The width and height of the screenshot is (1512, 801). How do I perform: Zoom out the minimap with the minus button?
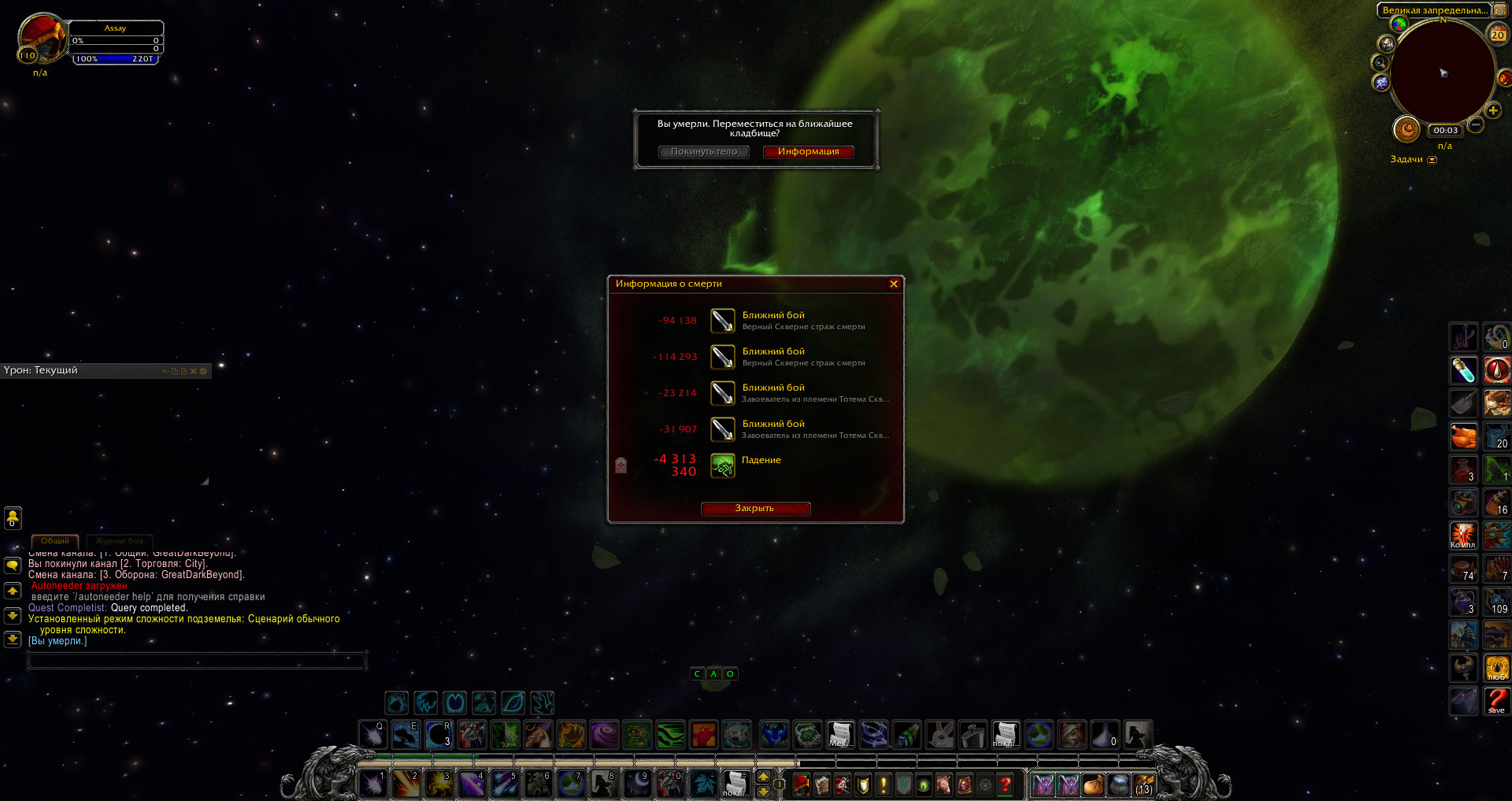1476,125
